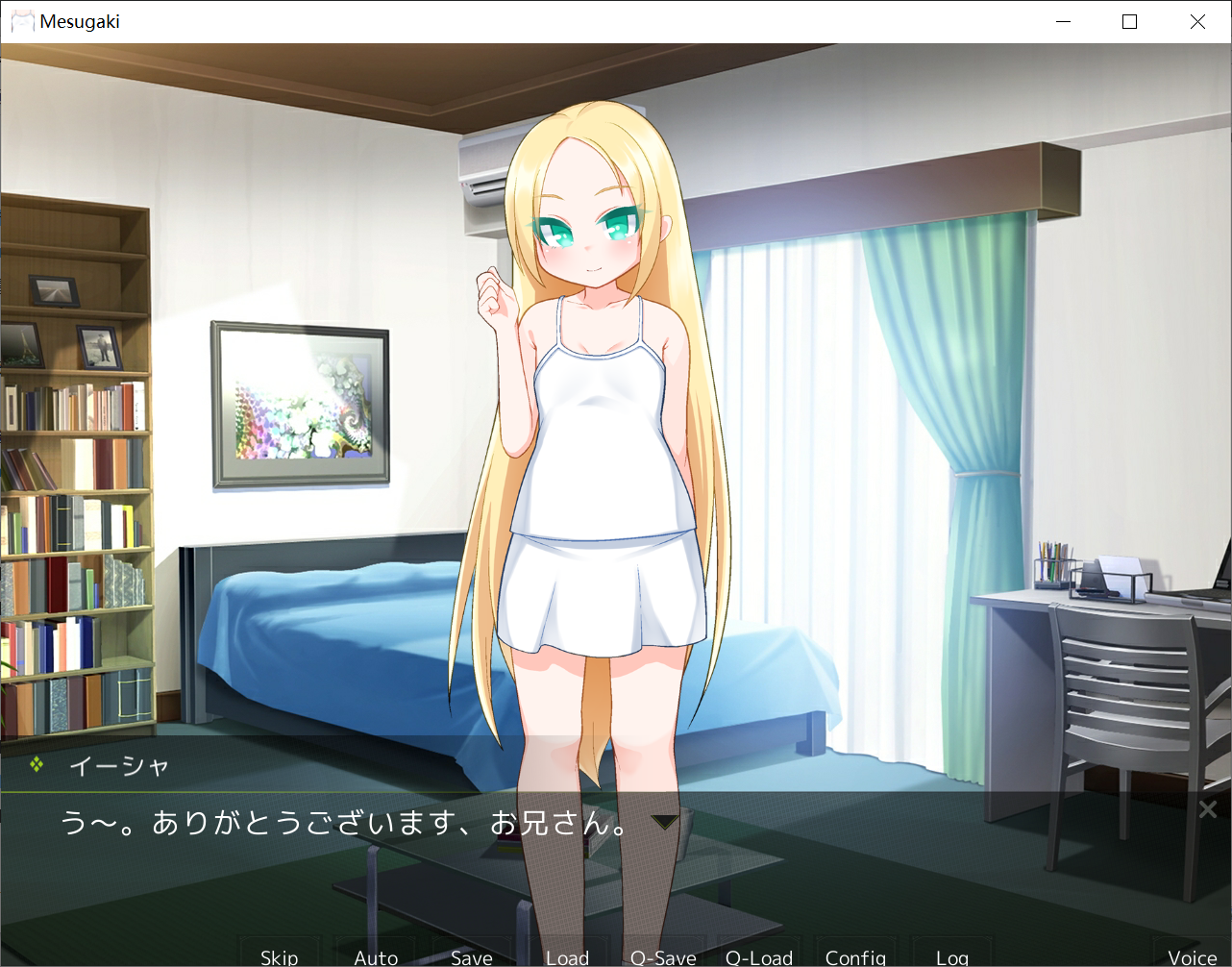1232x967 pixels.
Task: Open the Config settings
Action: click(x=855, y=955)
